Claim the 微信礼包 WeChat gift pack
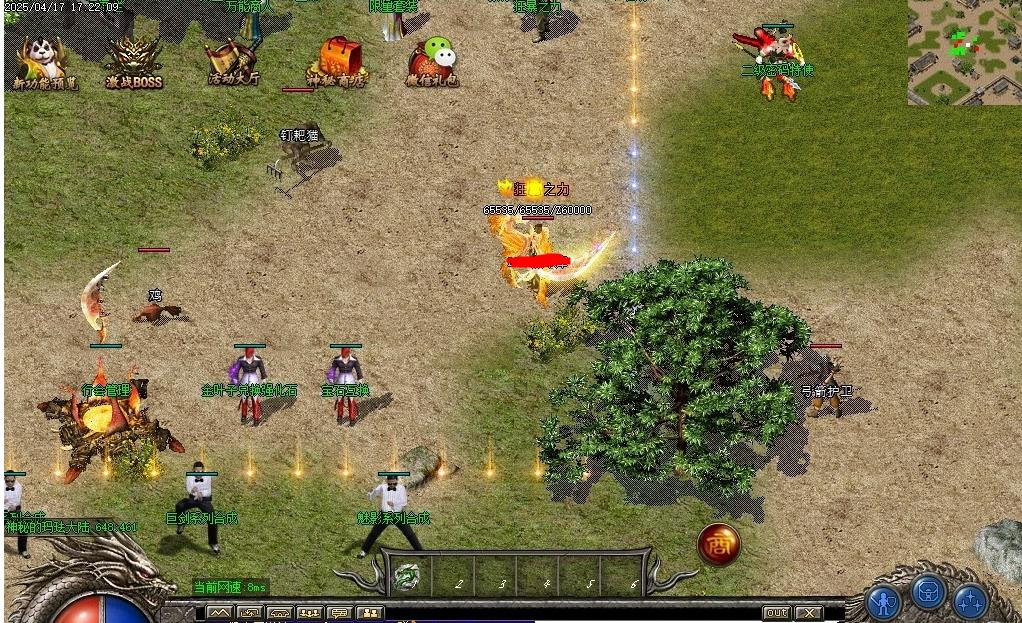This screenshot has width=1022, height=623. click(x=433, y=62)
